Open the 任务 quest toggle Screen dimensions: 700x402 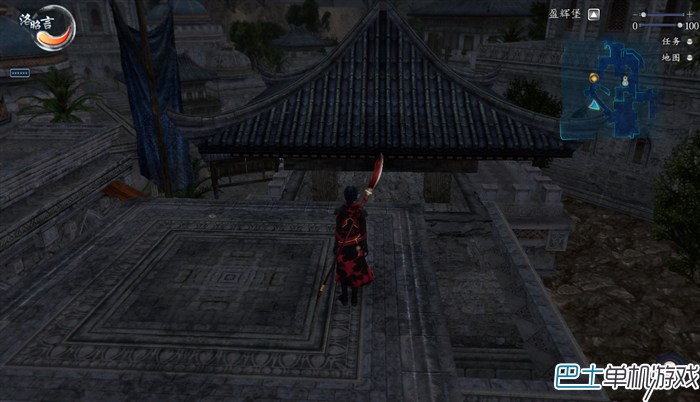[x=690, y=41]
